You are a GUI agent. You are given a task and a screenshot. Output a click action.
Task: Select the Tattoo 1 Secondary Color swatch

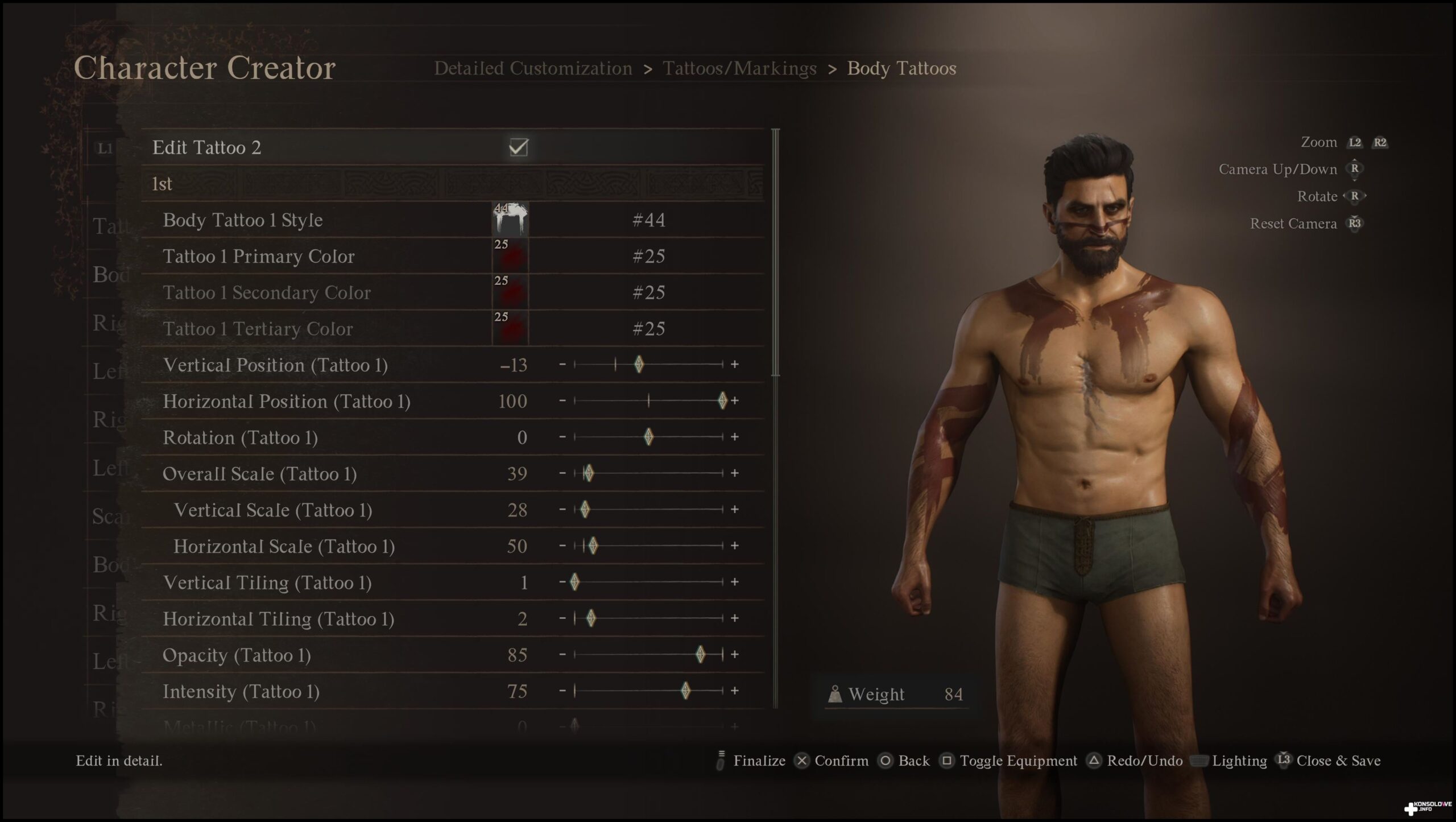pyautogui.click(x=510, y=292)
